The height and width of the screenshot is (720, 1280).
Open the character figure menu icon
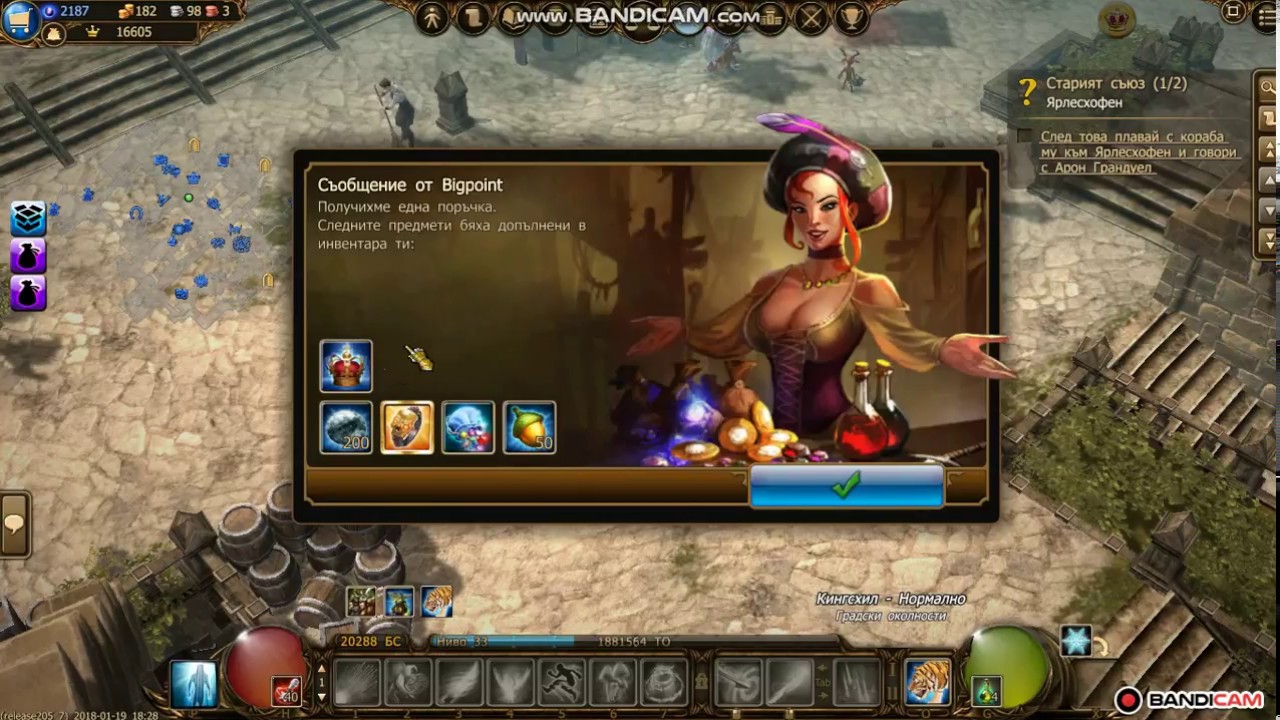432,18
